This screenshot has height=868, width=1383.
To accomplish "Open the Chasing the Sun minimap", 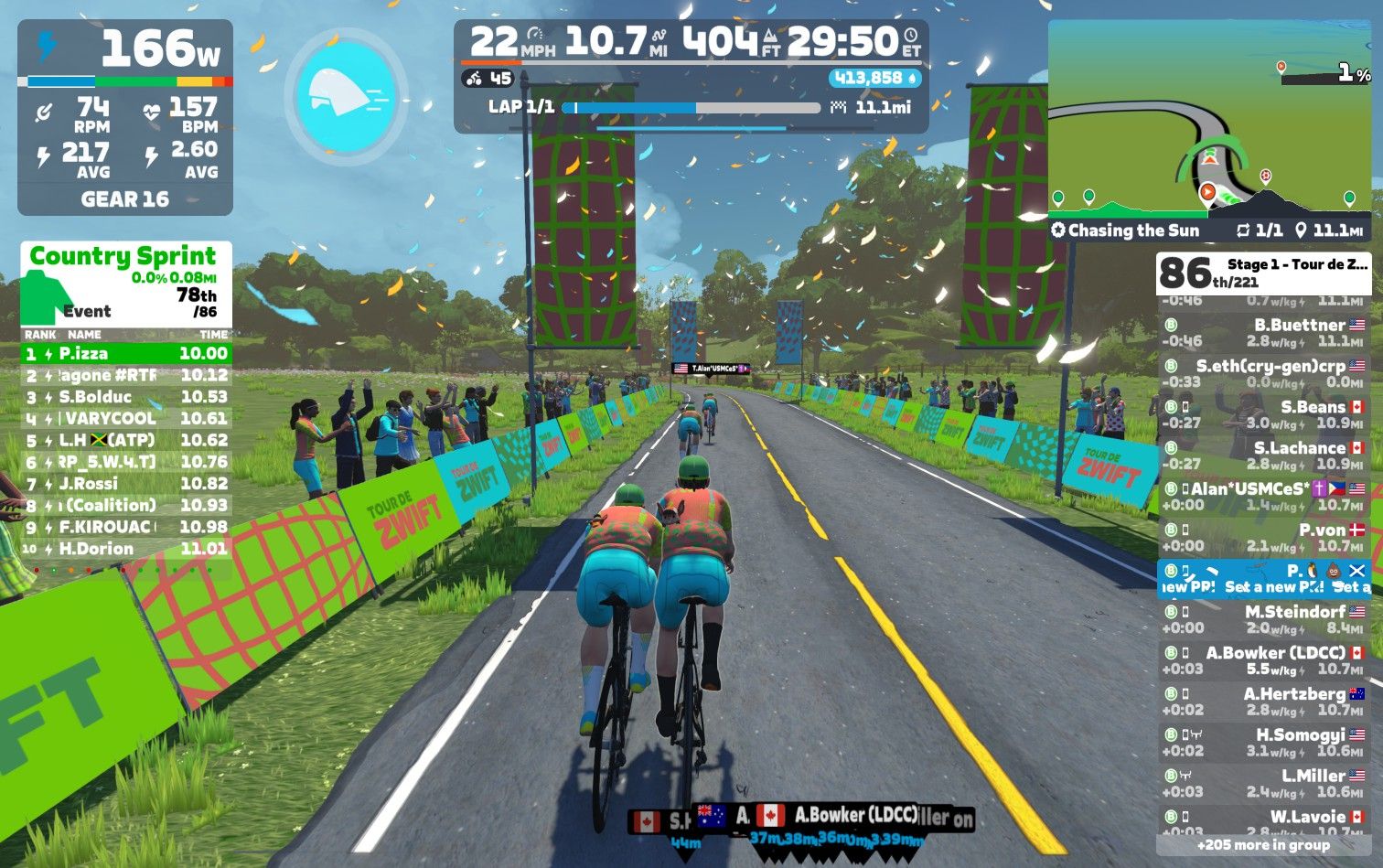I will [1209, 128].
